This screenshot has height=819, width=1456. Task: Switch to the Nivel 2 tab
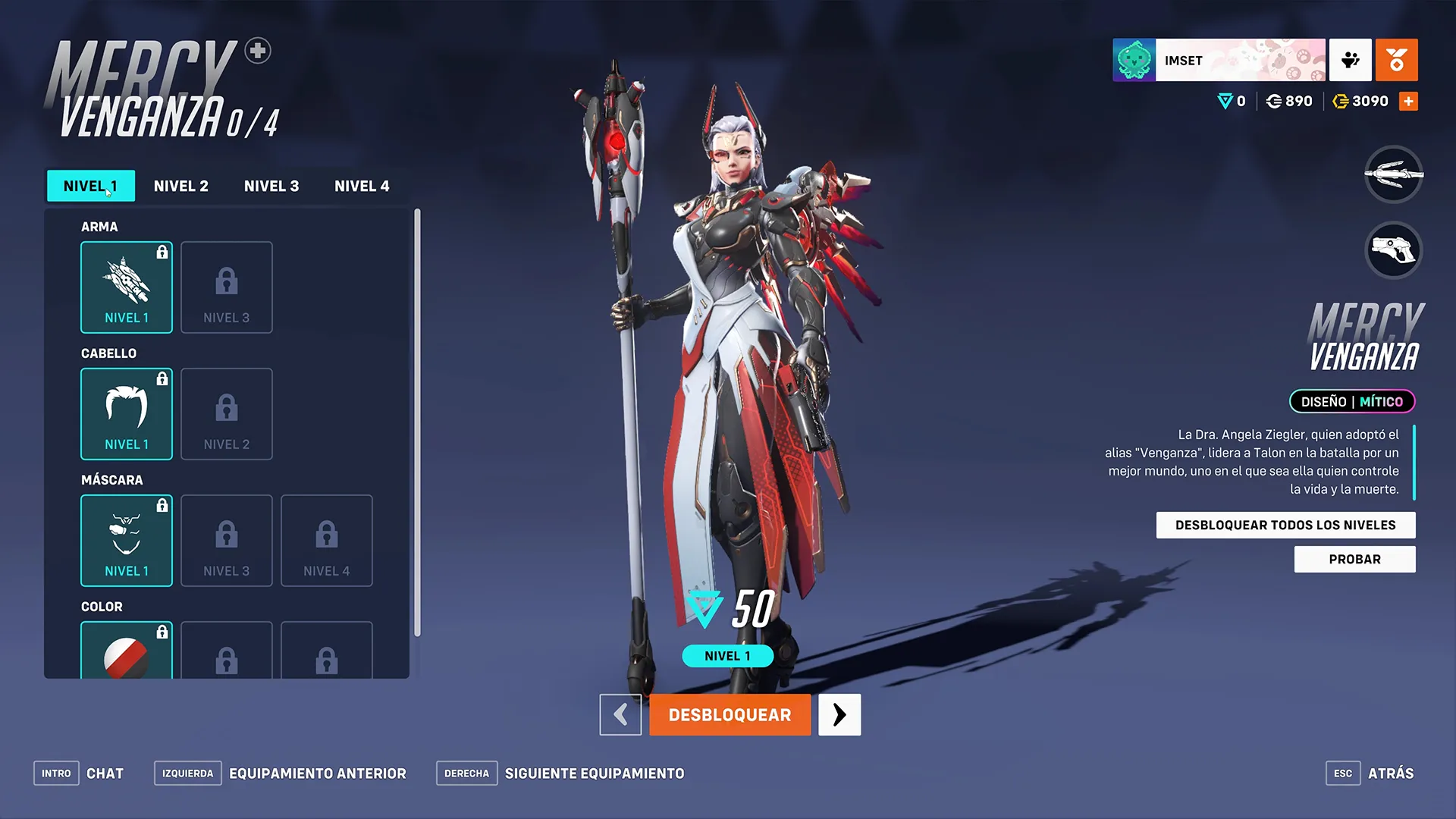(x=180, y=186)
